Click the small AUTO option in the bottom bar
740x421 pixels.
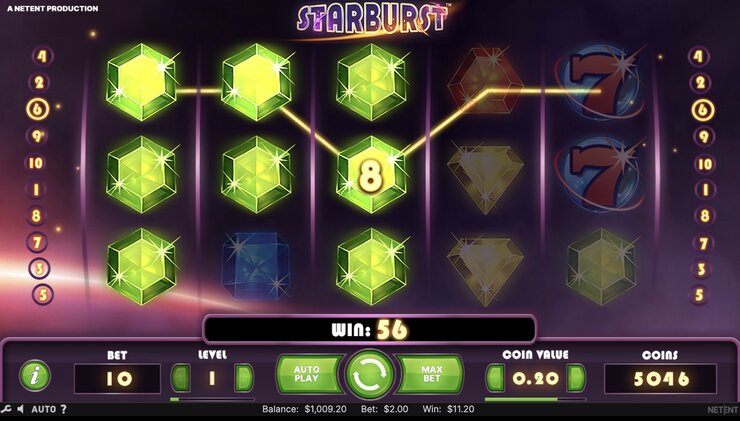(x=43, y=409)
